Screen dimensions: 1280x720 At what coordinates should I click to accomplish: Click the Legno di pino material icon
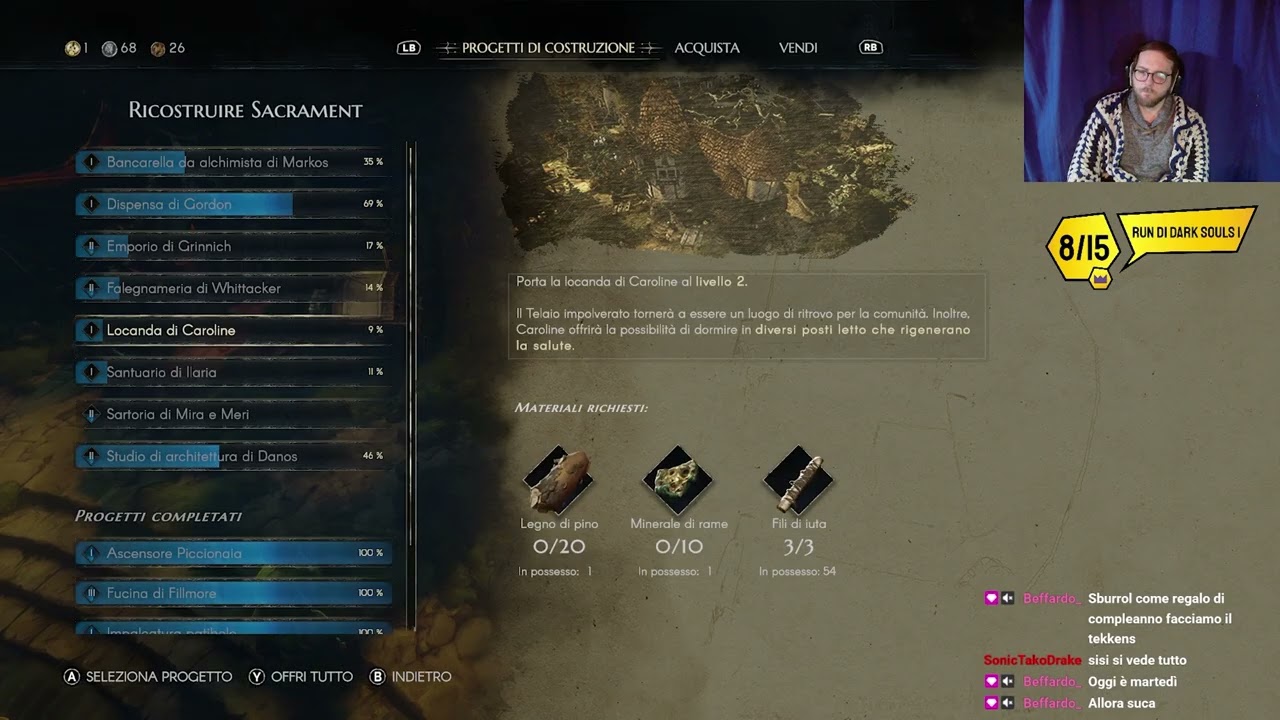(x=559, y=481)
